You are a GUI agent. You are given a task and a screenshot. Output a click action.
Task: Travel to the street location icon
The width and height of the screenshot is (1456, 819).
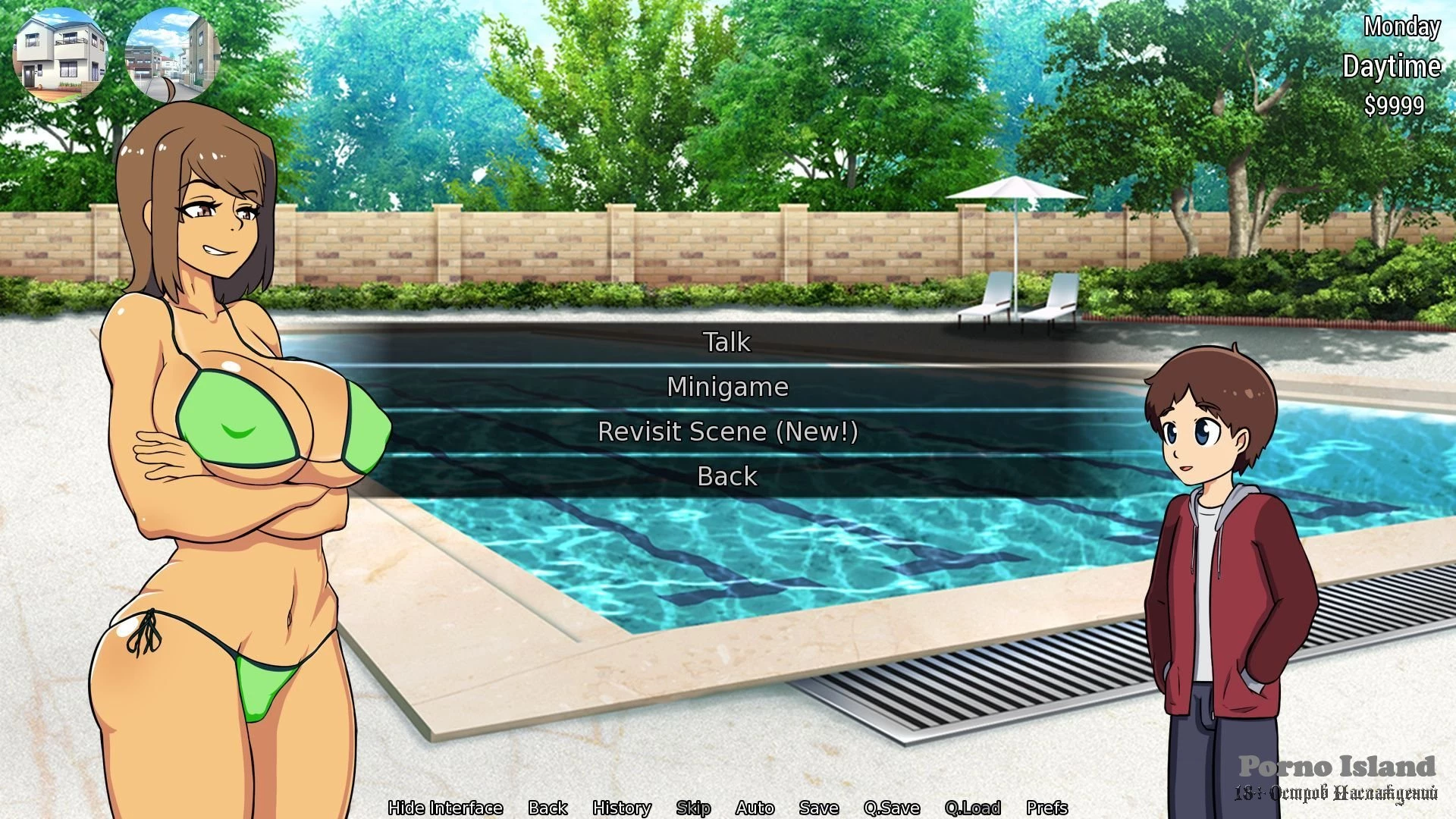(173, 55)
